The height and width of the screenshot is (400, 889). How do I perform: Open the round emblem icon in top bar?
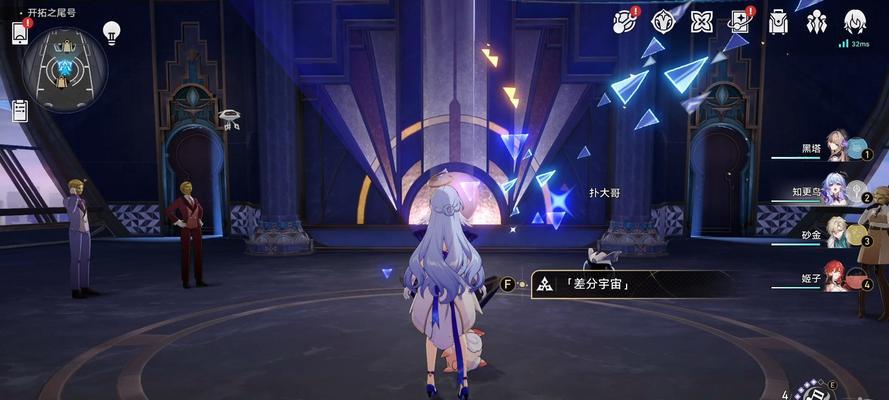(663, 21)
